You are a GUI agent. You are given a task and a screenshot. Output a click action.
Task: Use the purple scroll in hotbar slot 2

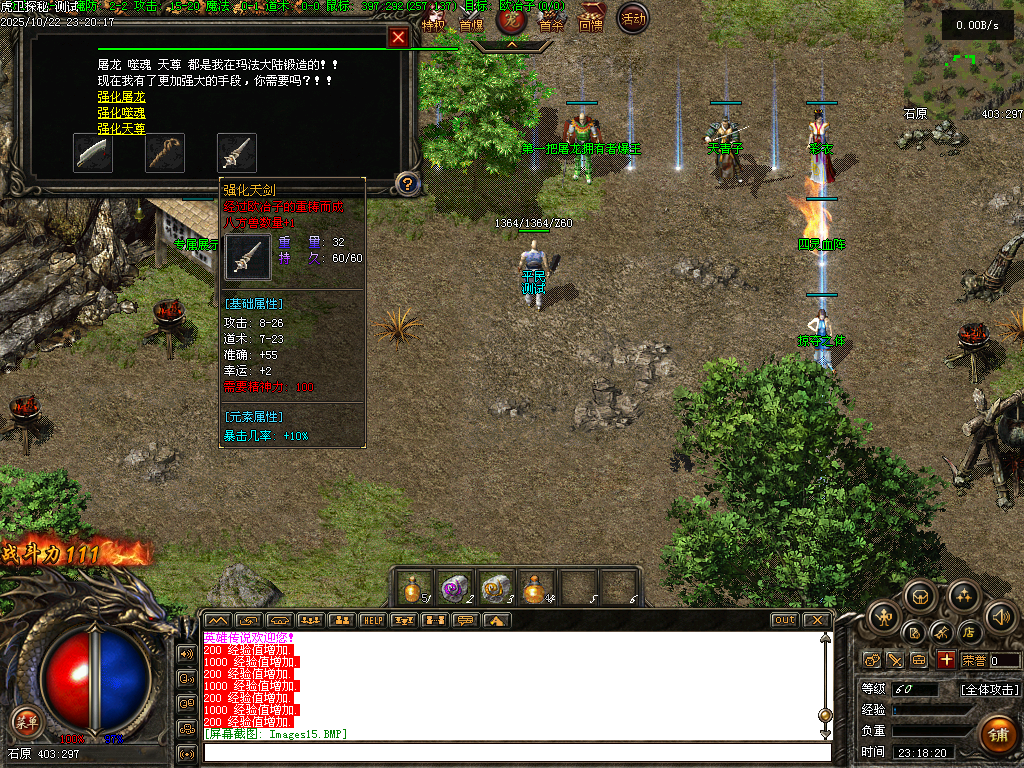[x=456, y=587]
